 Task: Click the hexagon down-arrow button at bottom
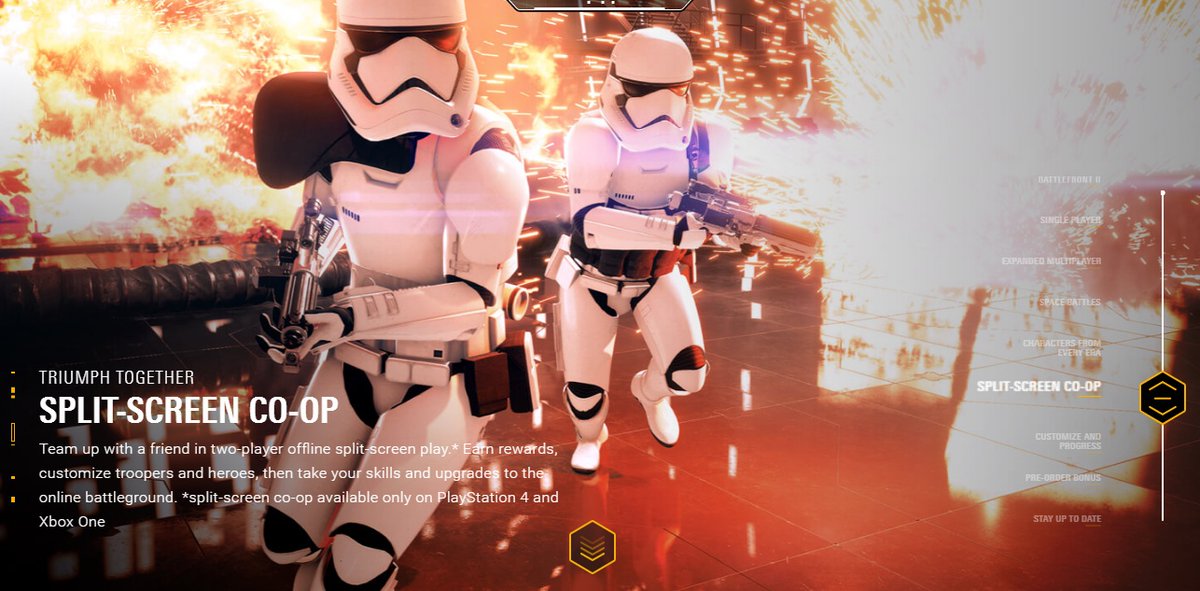point(592,547)
